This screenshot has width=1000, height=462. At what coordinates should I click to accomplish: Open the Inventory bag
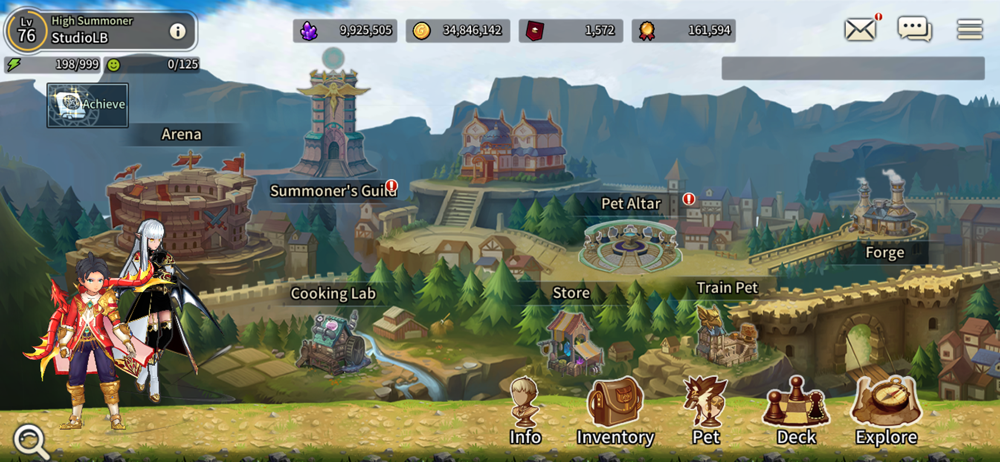[x=615, y=410]
